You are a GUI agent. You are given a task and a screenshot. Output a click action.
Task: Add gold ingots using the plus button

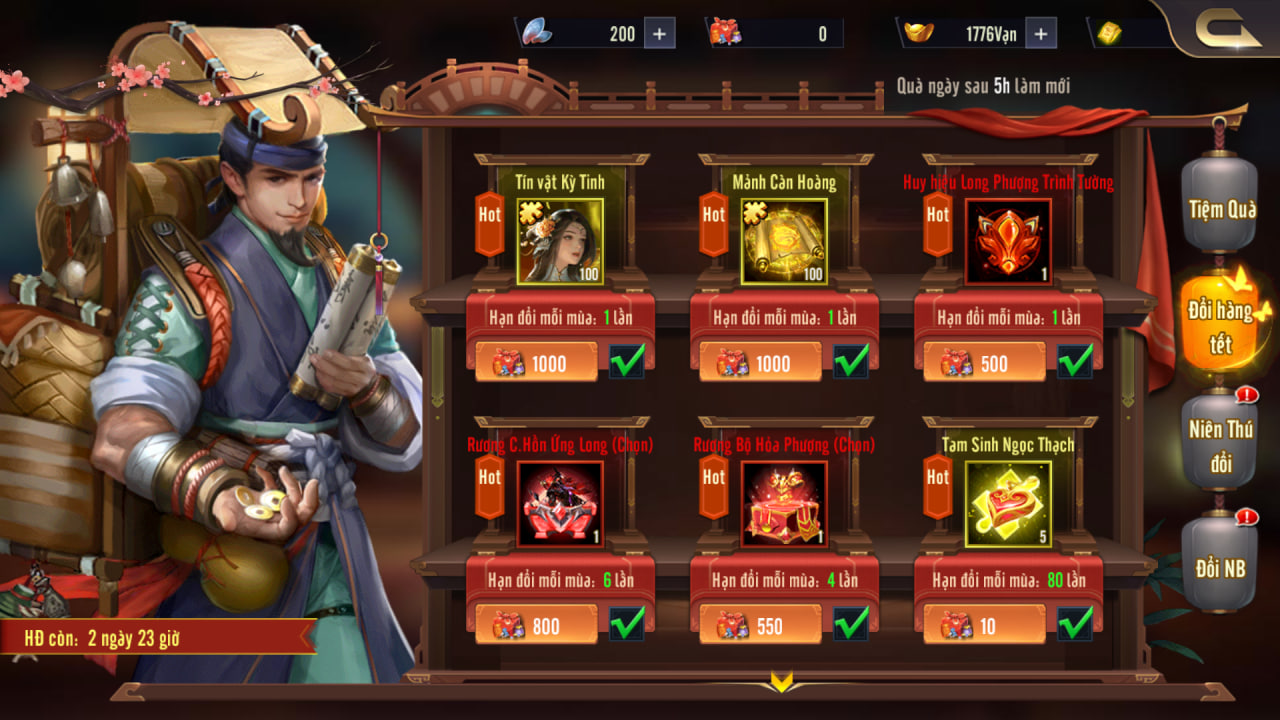1040,33
